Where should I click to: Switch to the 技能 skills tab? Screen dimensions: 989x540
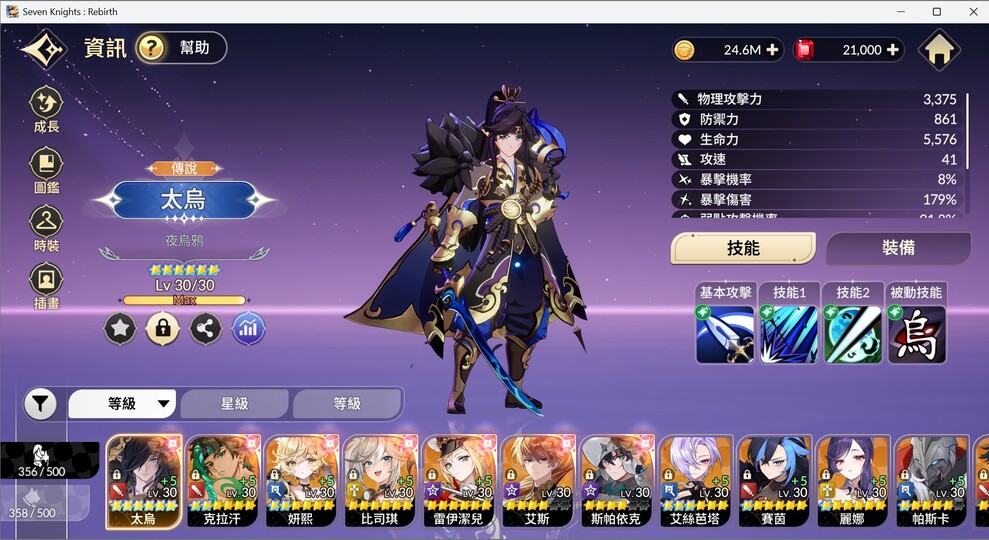coord(743,248)
